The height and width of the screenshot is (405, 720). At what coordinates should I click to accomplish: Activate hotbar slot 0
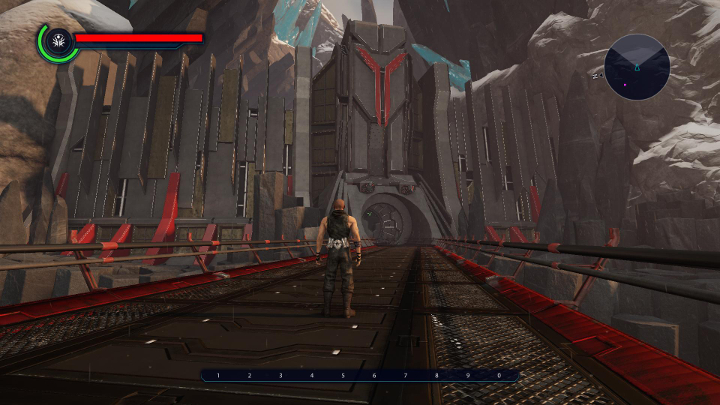point(499,376)
